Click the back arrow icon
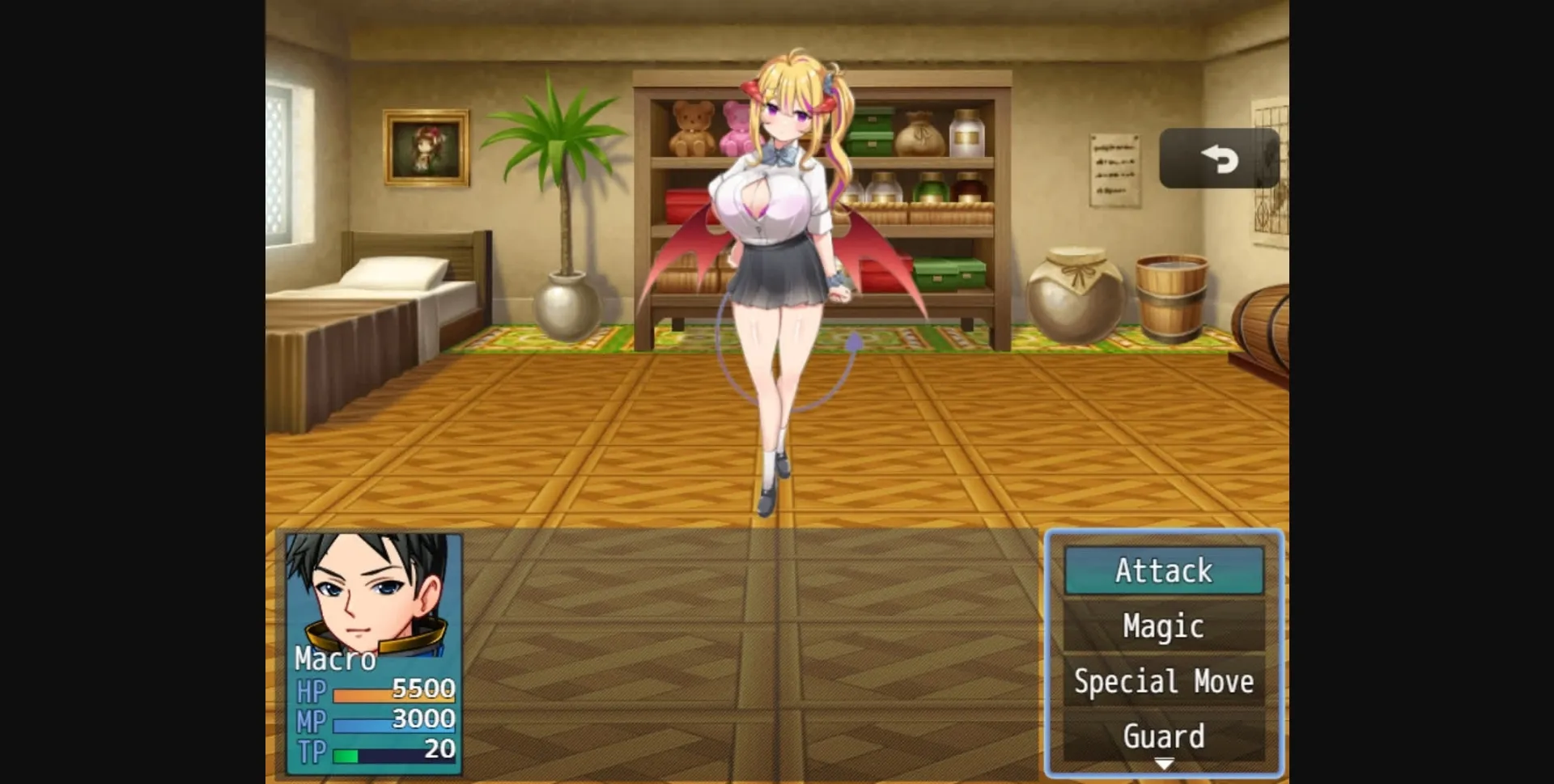 pyautogui.click(x=1218, y=159)
